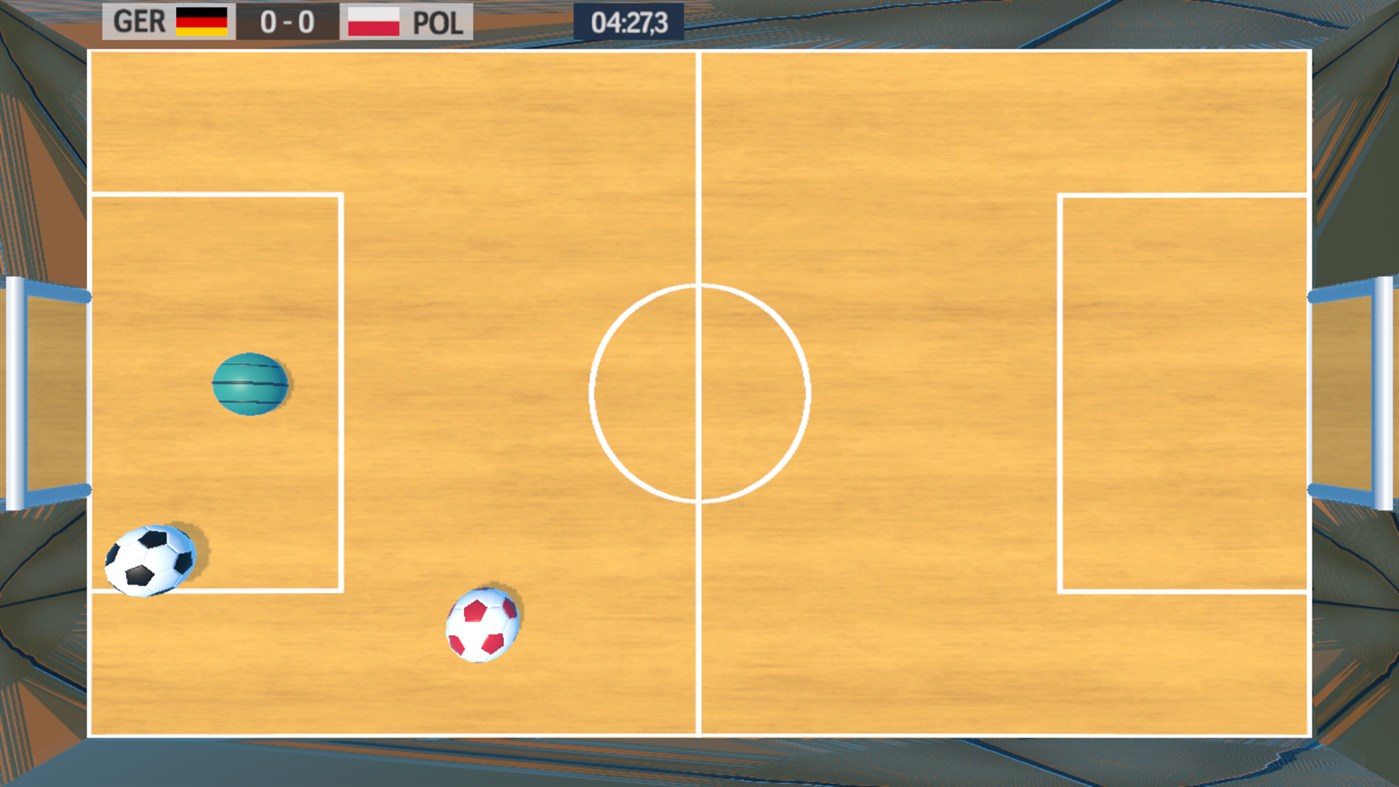
Task: Click the match timer showing 04:27,3
Action: click(x=630, y=20)
